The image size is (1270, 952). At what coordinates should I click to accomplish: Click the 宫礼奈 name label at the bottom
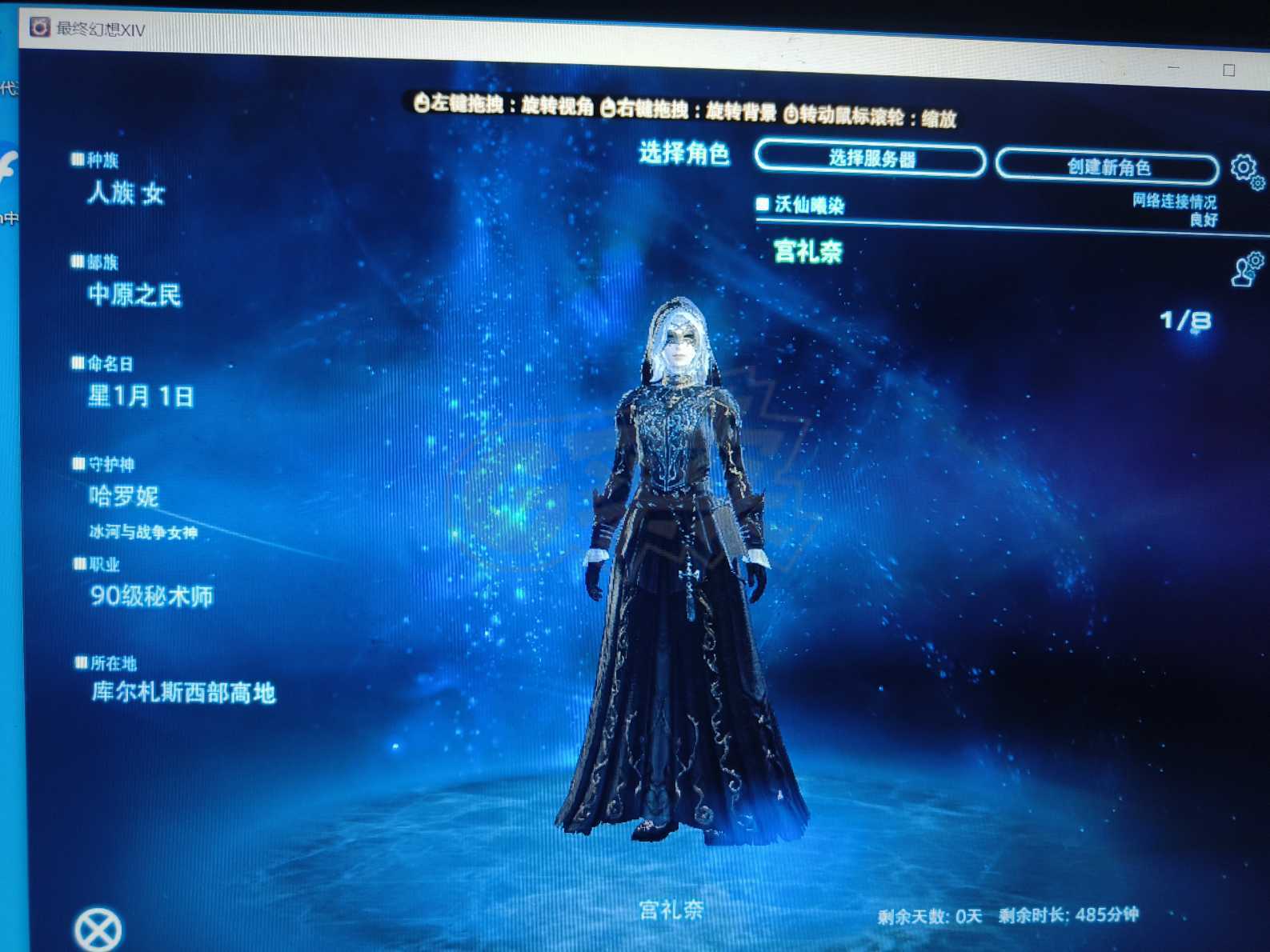[x=672, y=910]
